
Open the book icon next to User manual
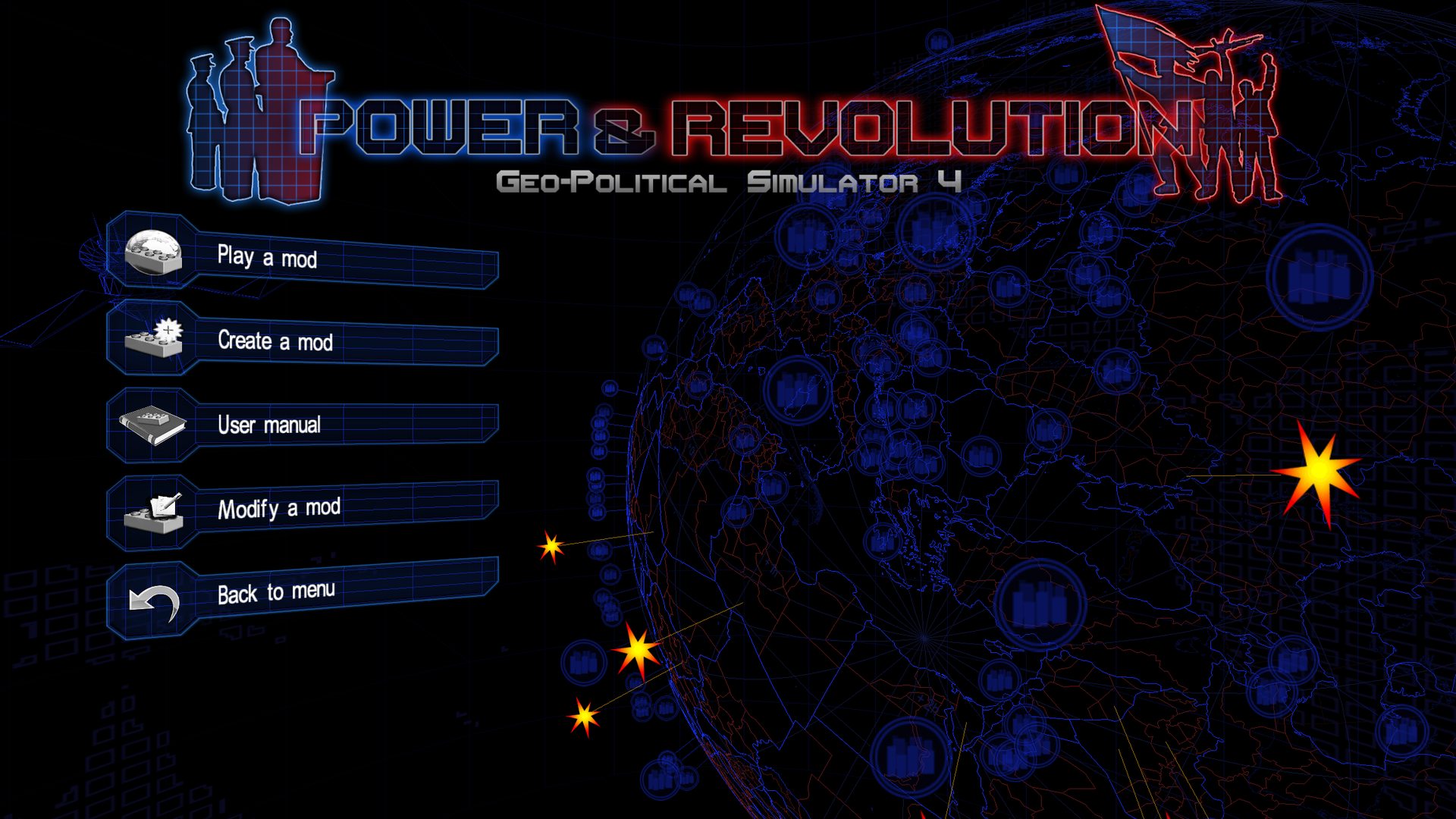(152, 425)
